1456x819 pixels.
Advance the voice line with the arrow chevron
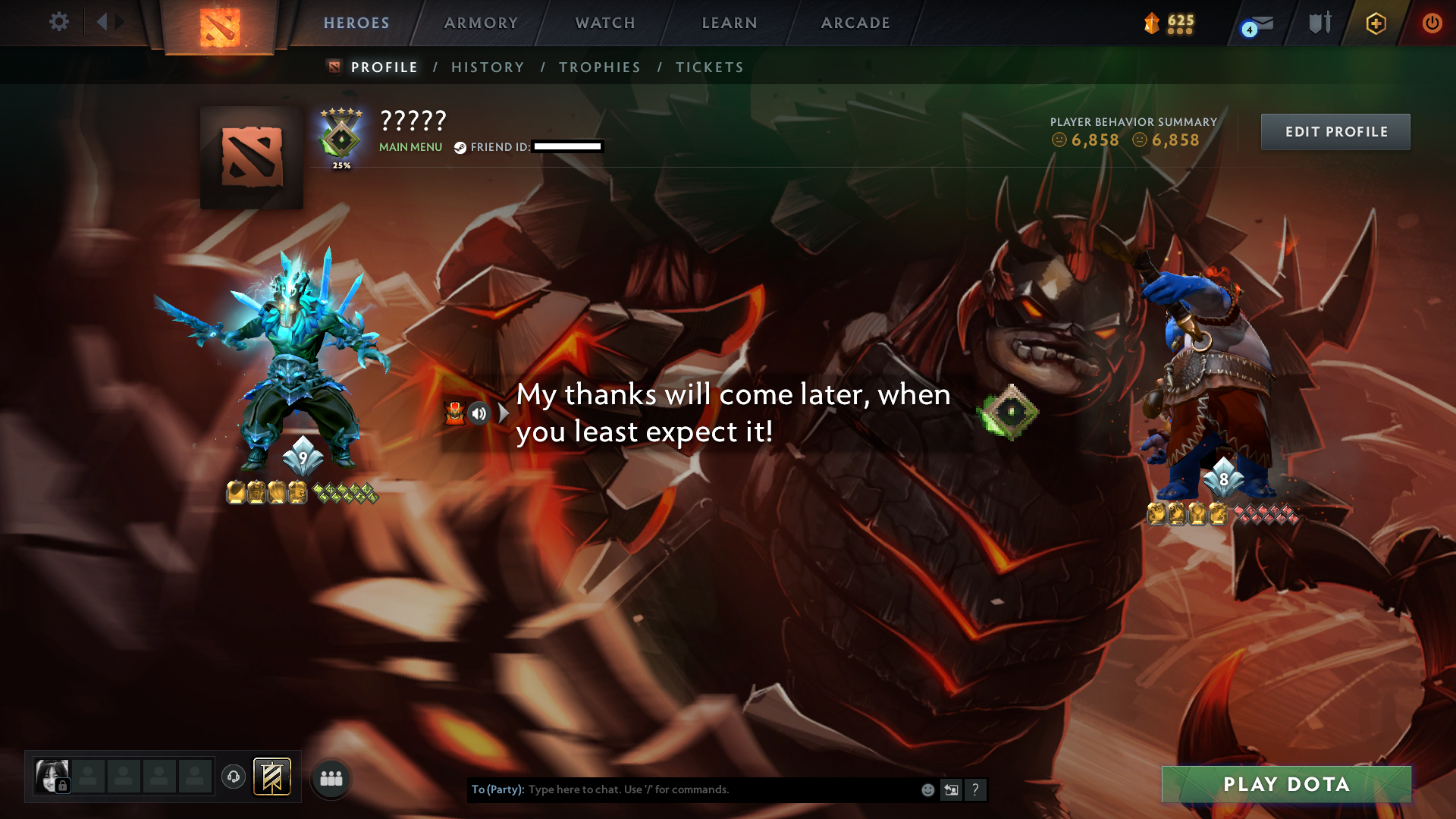[503, 413]
